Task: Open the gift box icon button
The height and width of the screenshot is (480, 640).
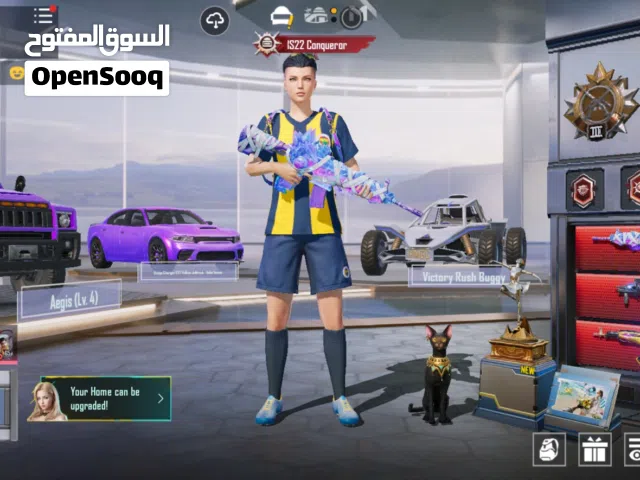Action: coord(595,449)
